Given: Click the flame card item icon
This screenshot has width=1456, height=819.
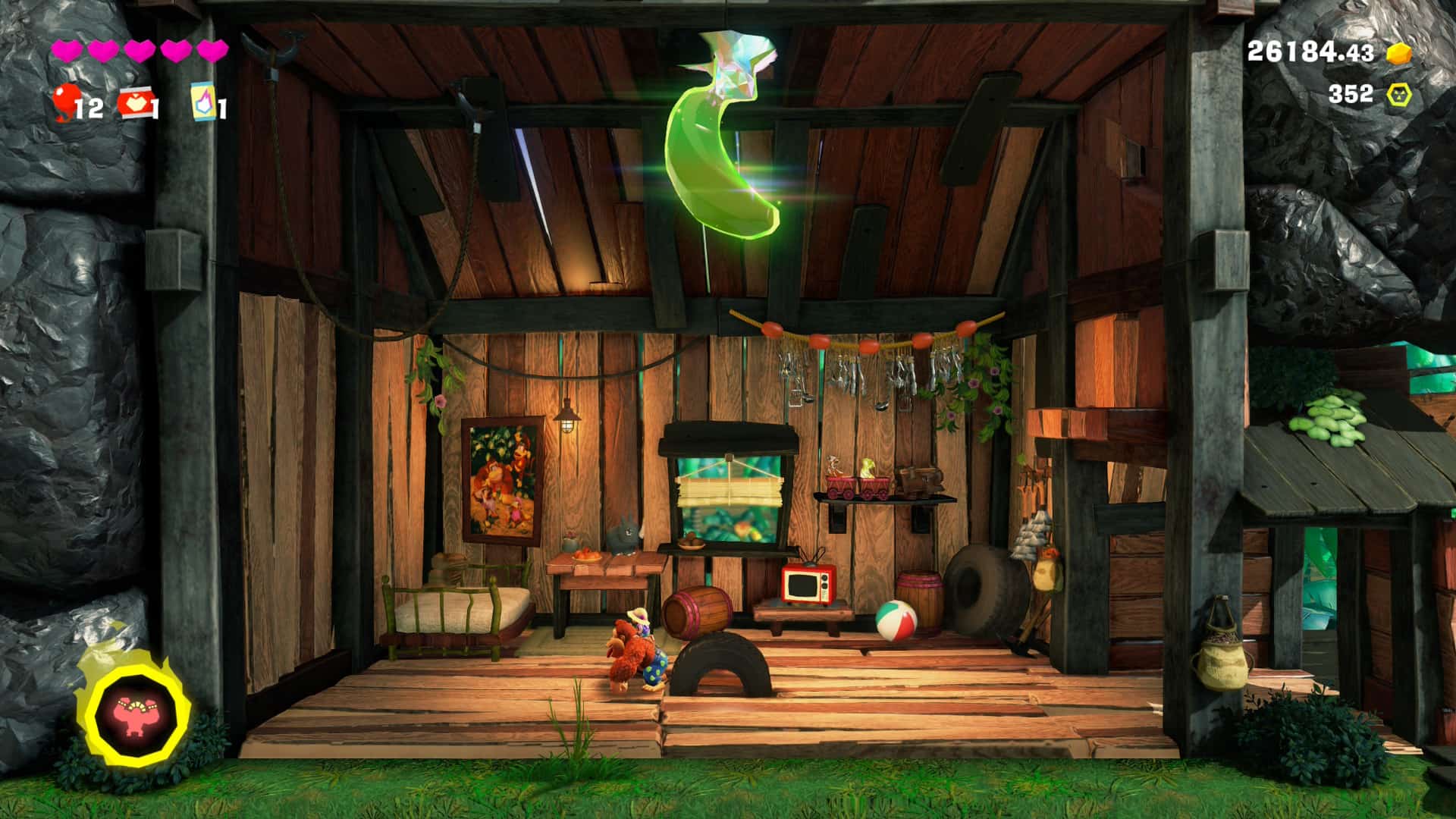Looking at the screenshot, I should click(x=204, y=102).
